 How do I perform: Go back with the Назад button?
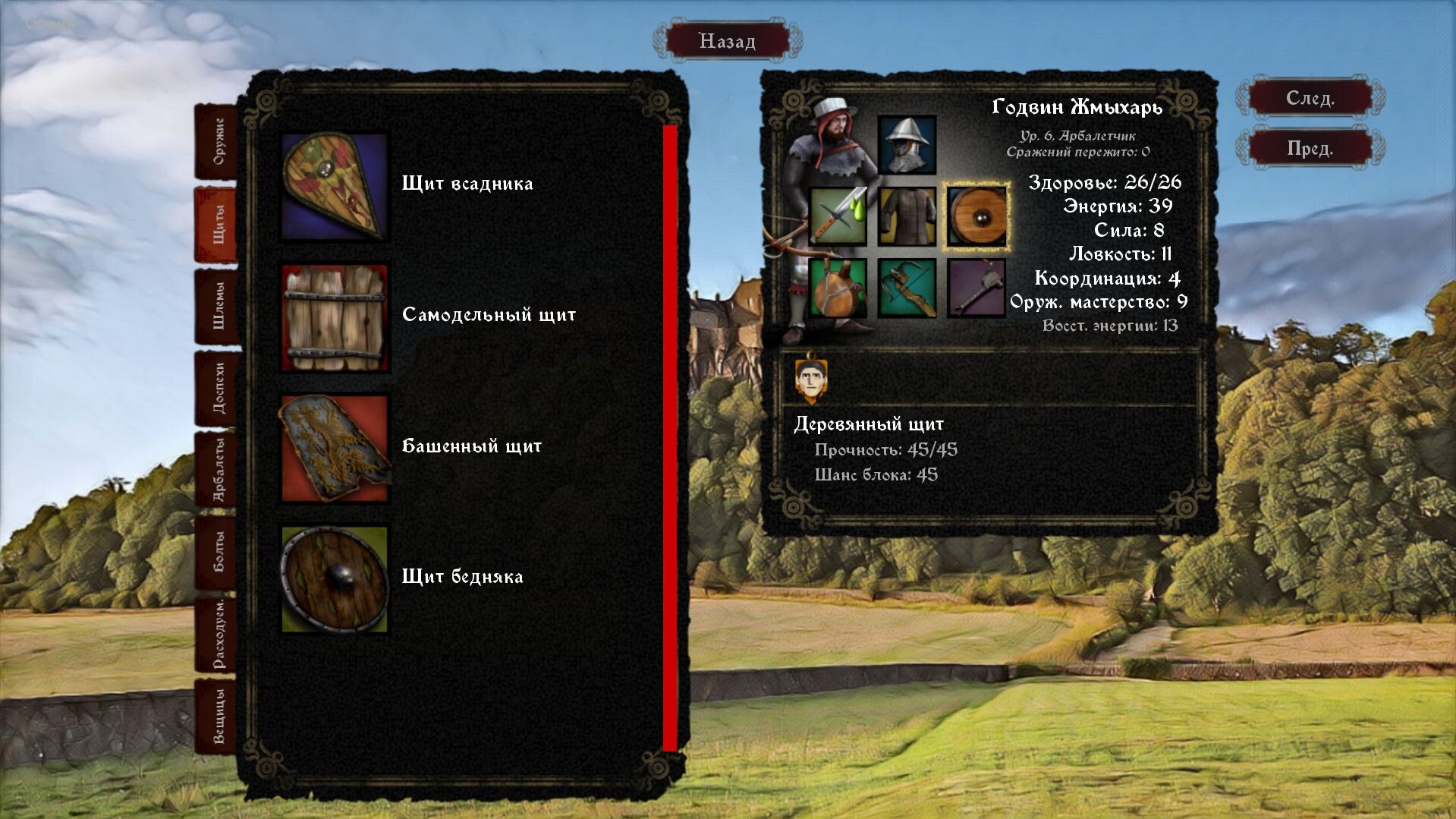727,41
